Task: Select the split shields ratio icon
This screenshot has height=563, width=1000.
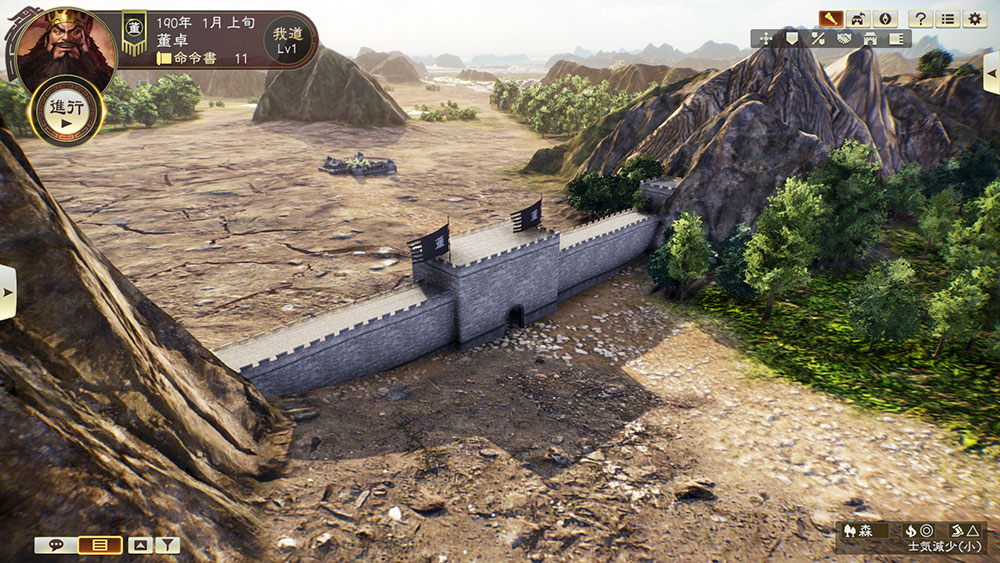Action: 818,39
